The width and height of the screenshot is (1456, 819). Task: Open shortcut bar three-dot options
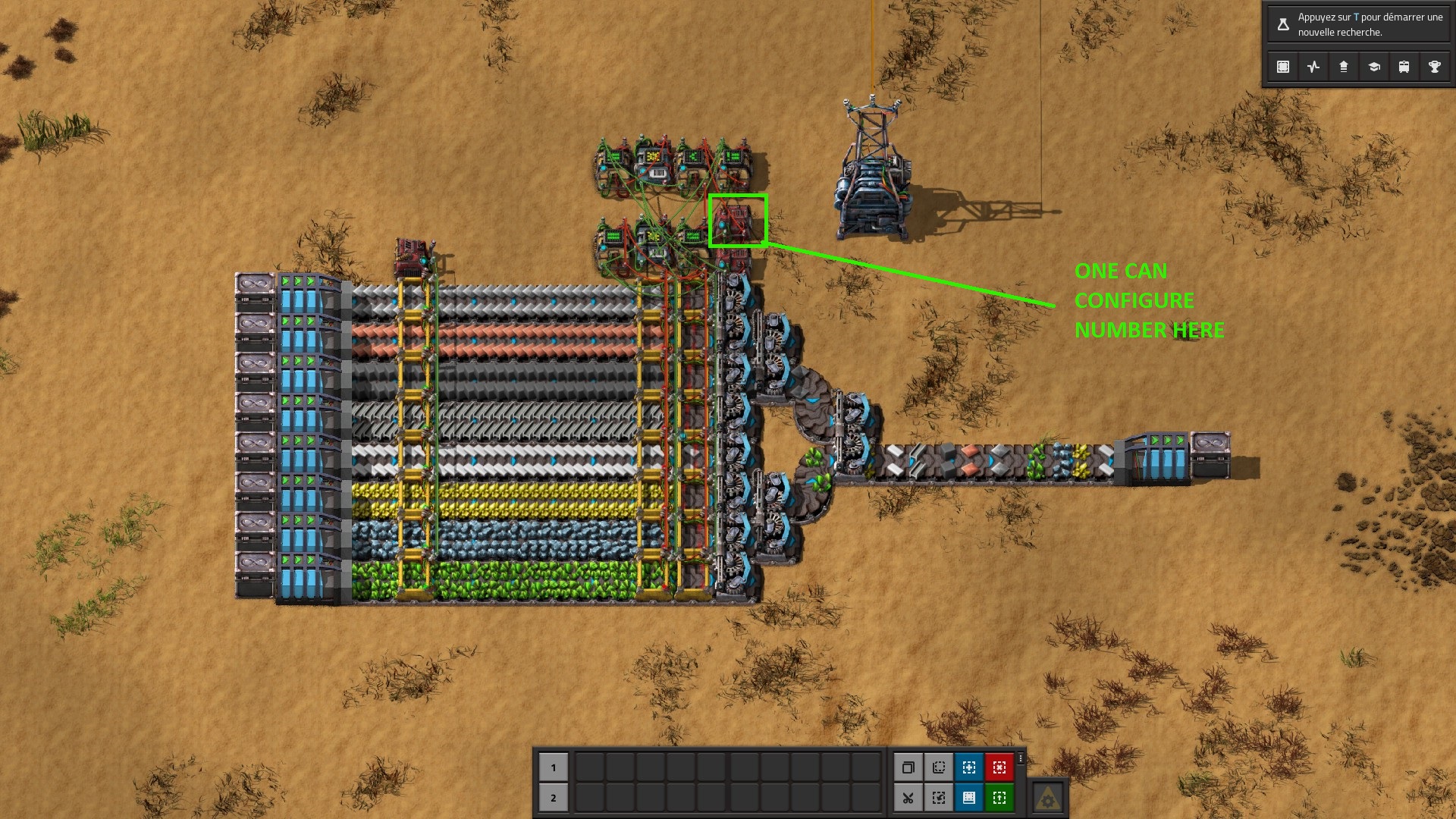tap(1021, 758)
